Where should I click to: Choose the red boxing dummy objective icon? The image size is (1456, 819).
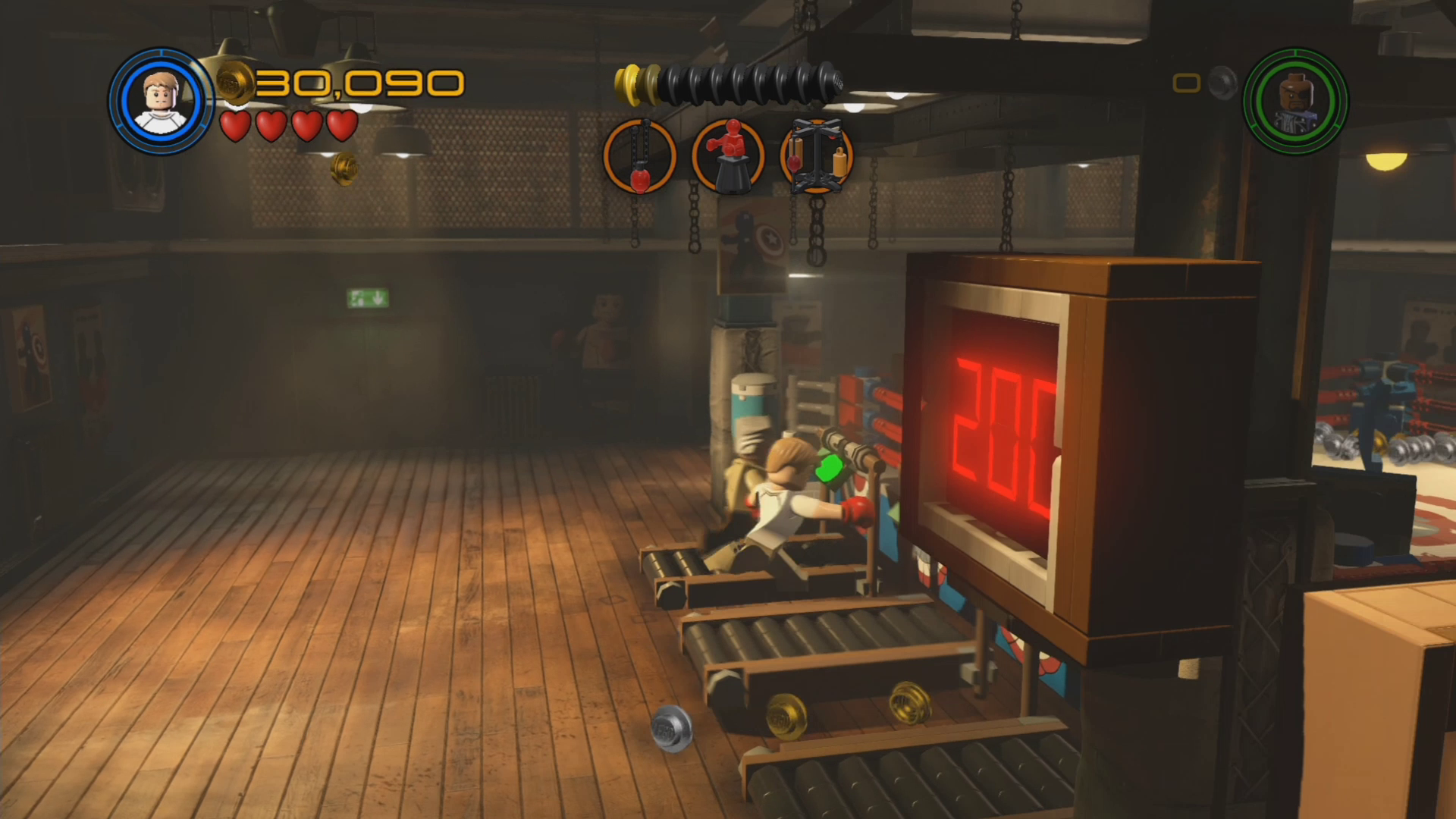pyautogui.click(x=729, y=156)
